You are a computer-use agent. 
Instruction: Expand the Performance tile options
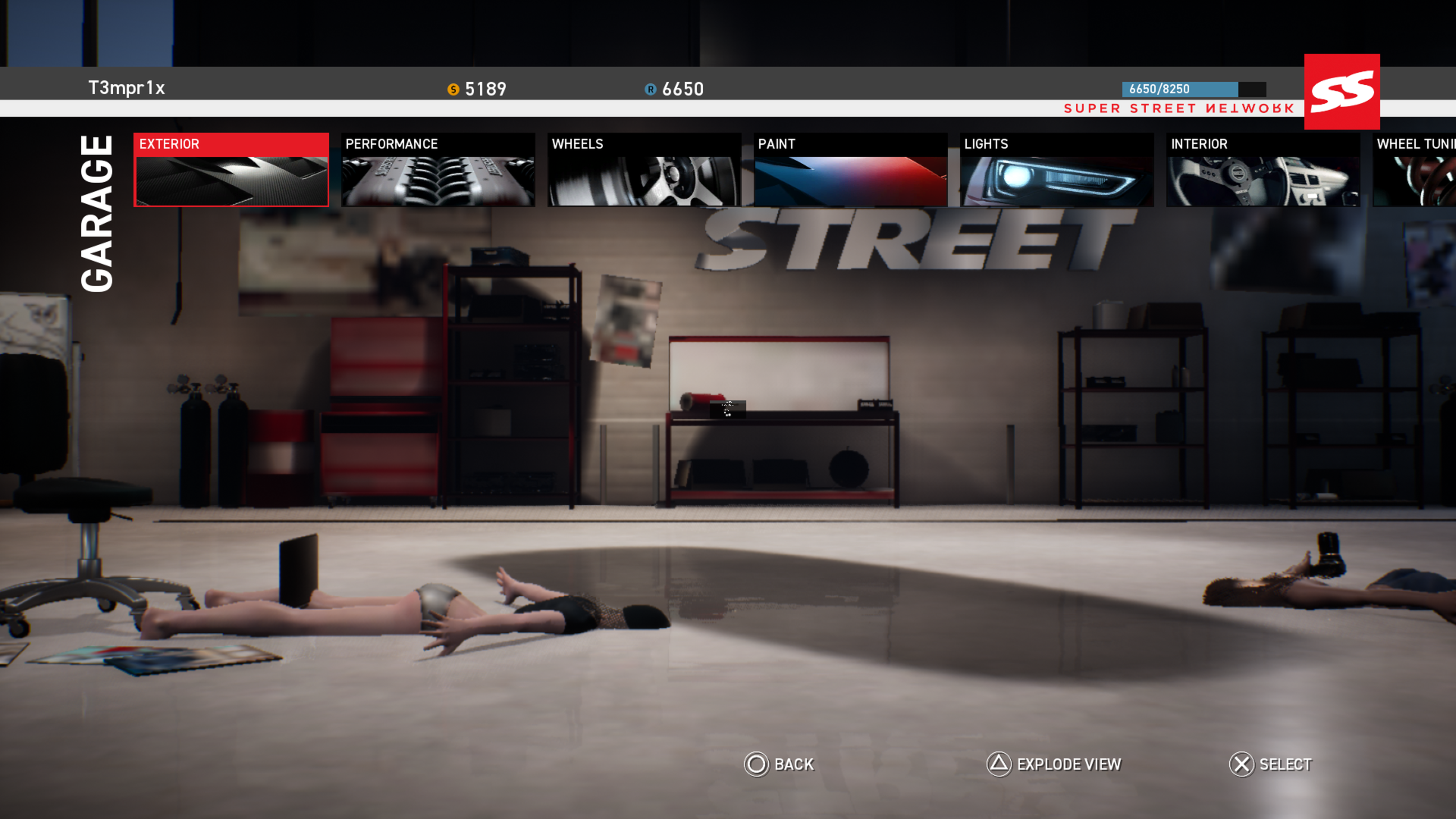point(438,169)
